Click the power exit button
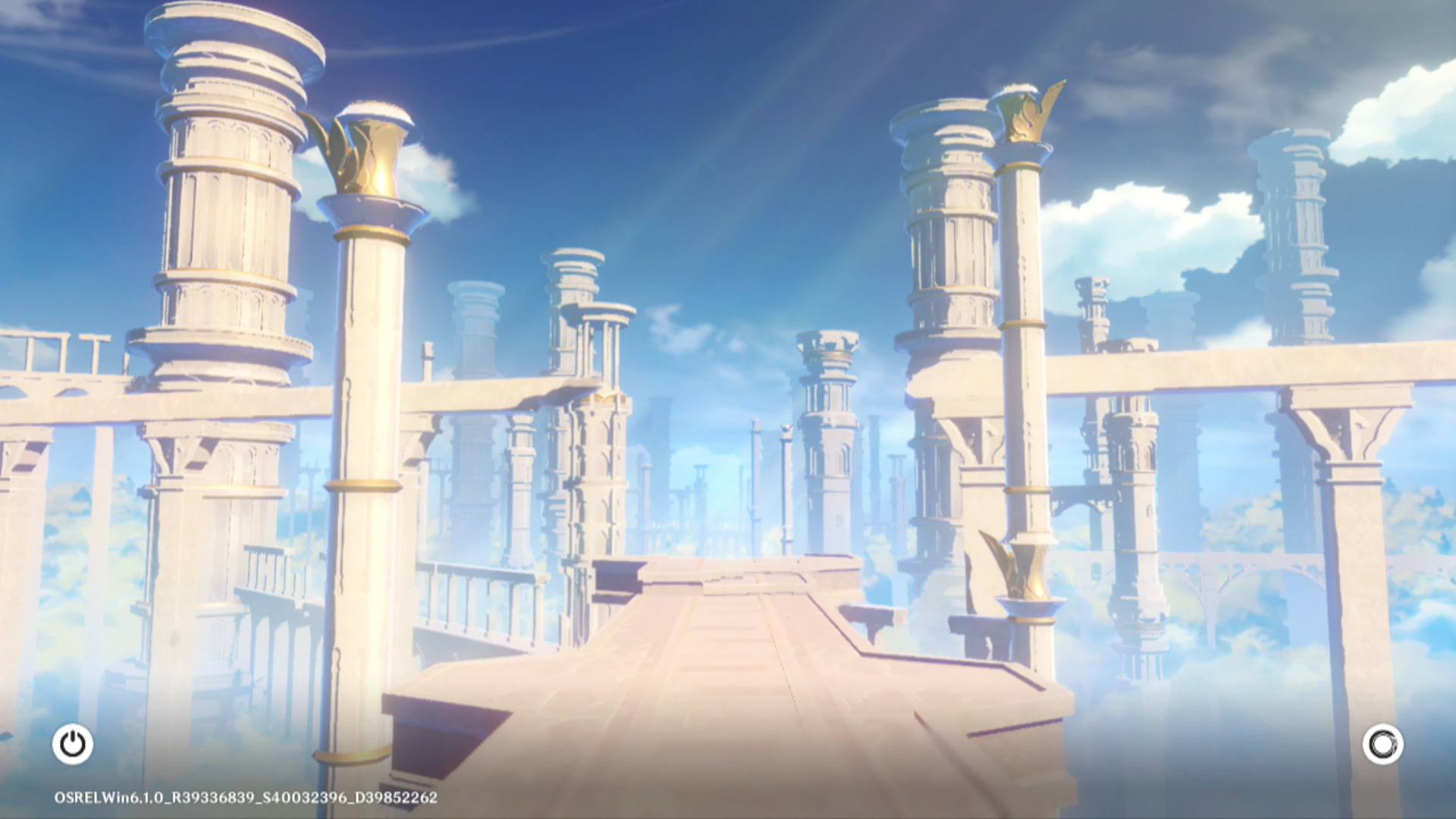Image resolution: width=1456 pixels, height=819 pixels. tap(73, 744)
